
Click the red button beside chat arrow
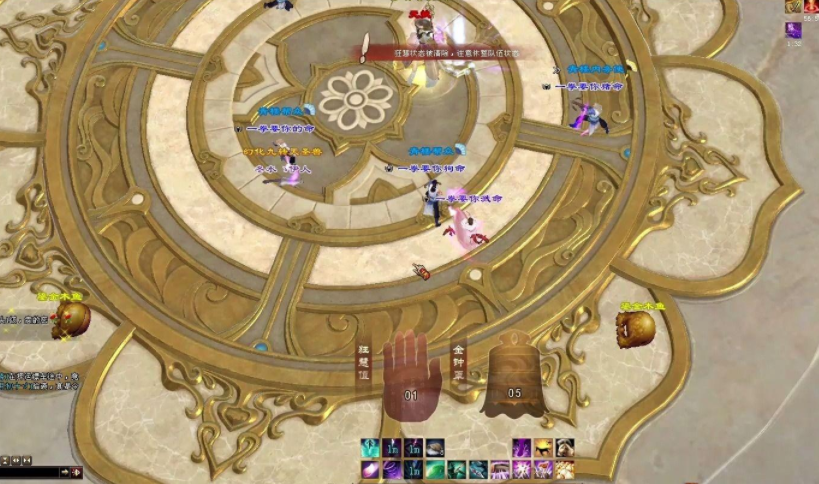click(x=76, y=472)
